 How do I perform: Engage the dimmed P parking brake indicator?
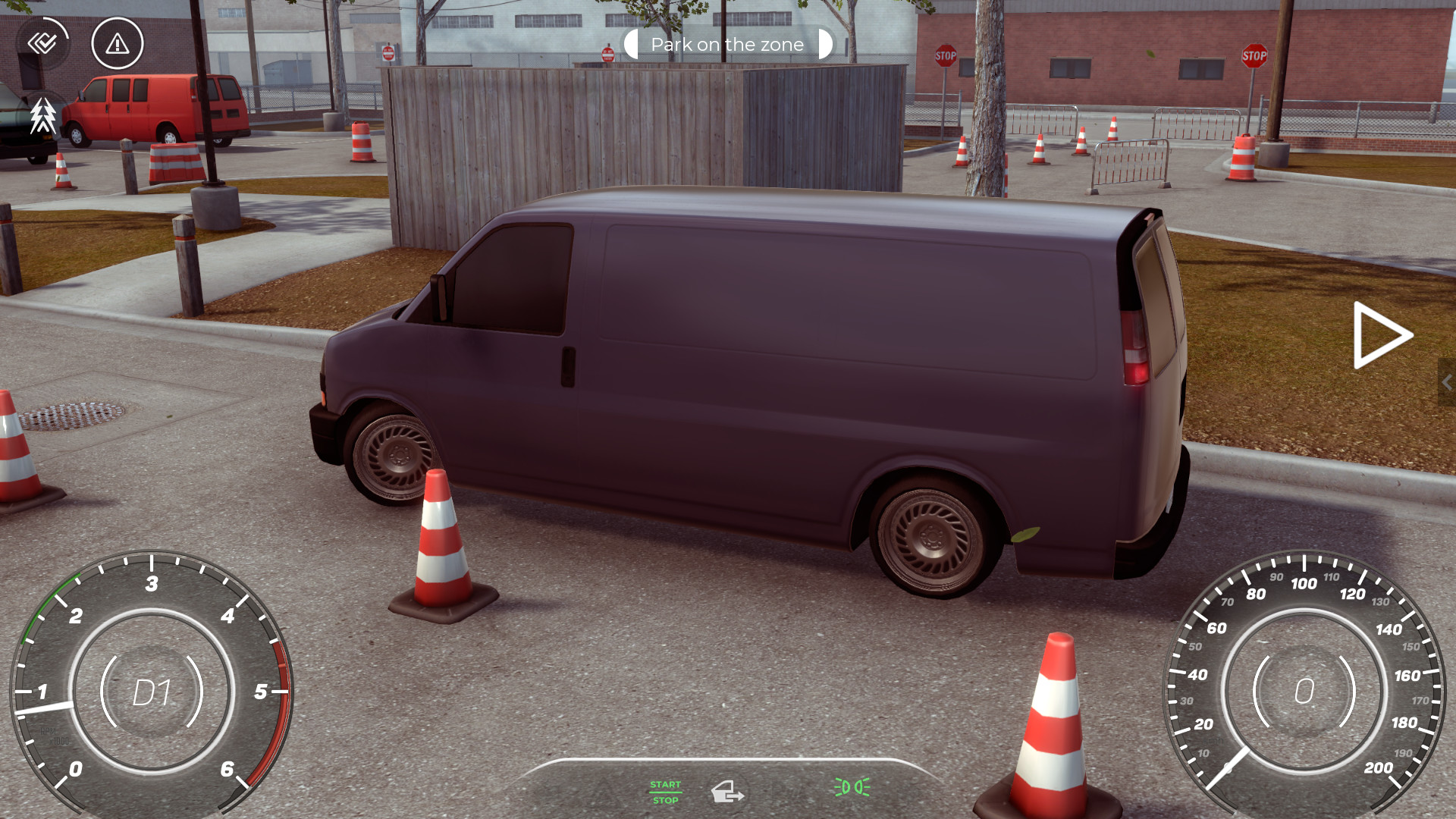[x=790, y=791]
